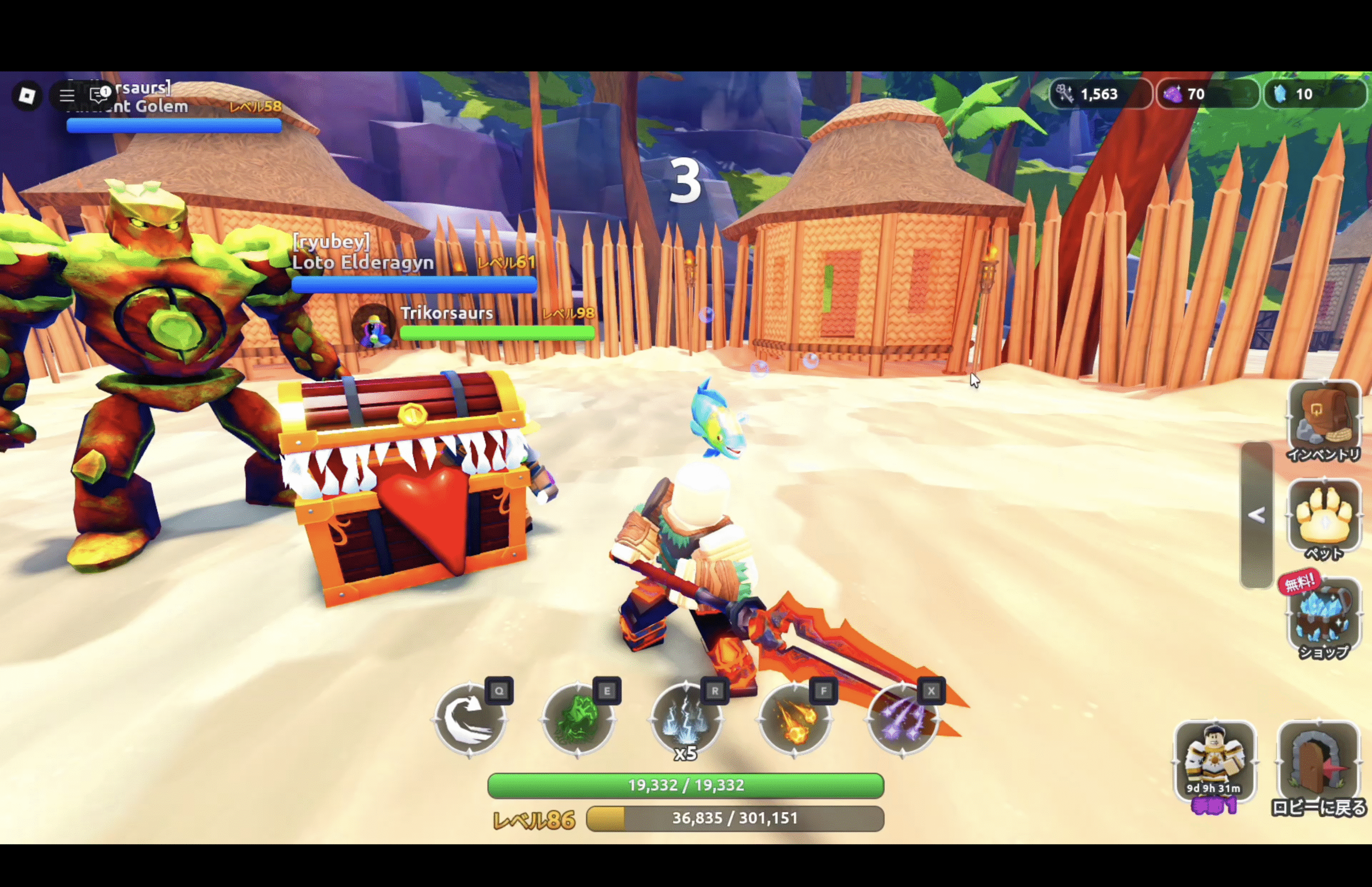Click the keys currency counter showing 1,563
This screenshot has width=1372, height=887.
[1099, 94]
